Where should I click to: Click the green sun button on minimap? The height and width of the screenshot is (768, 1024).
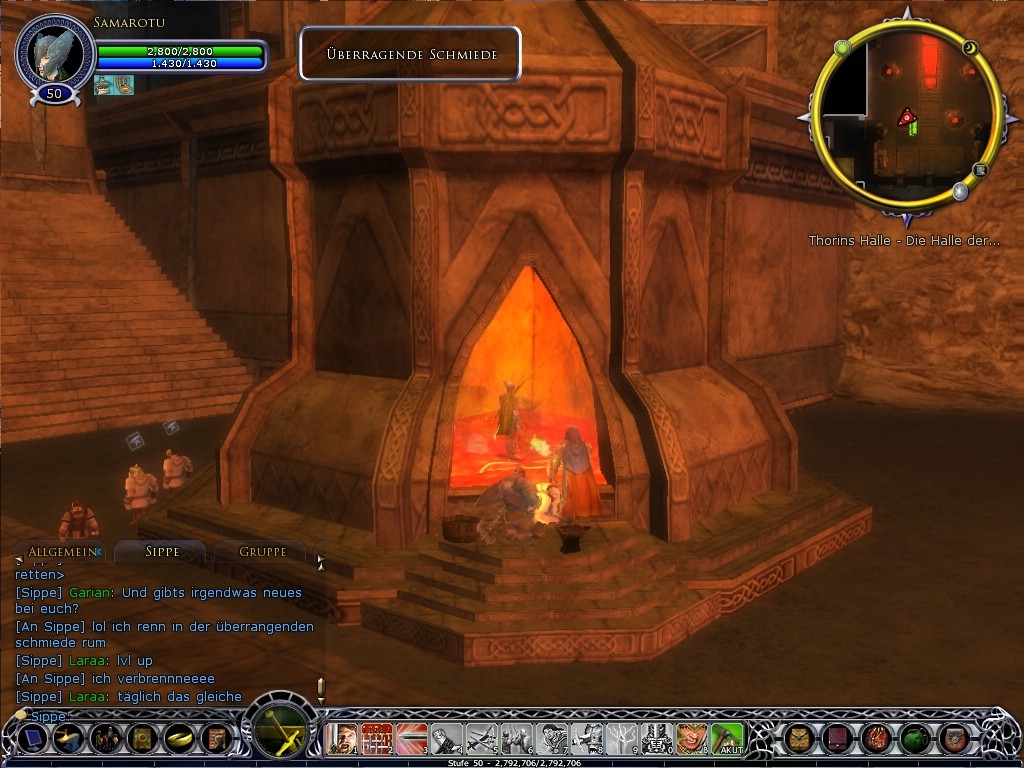coord(842,48)
